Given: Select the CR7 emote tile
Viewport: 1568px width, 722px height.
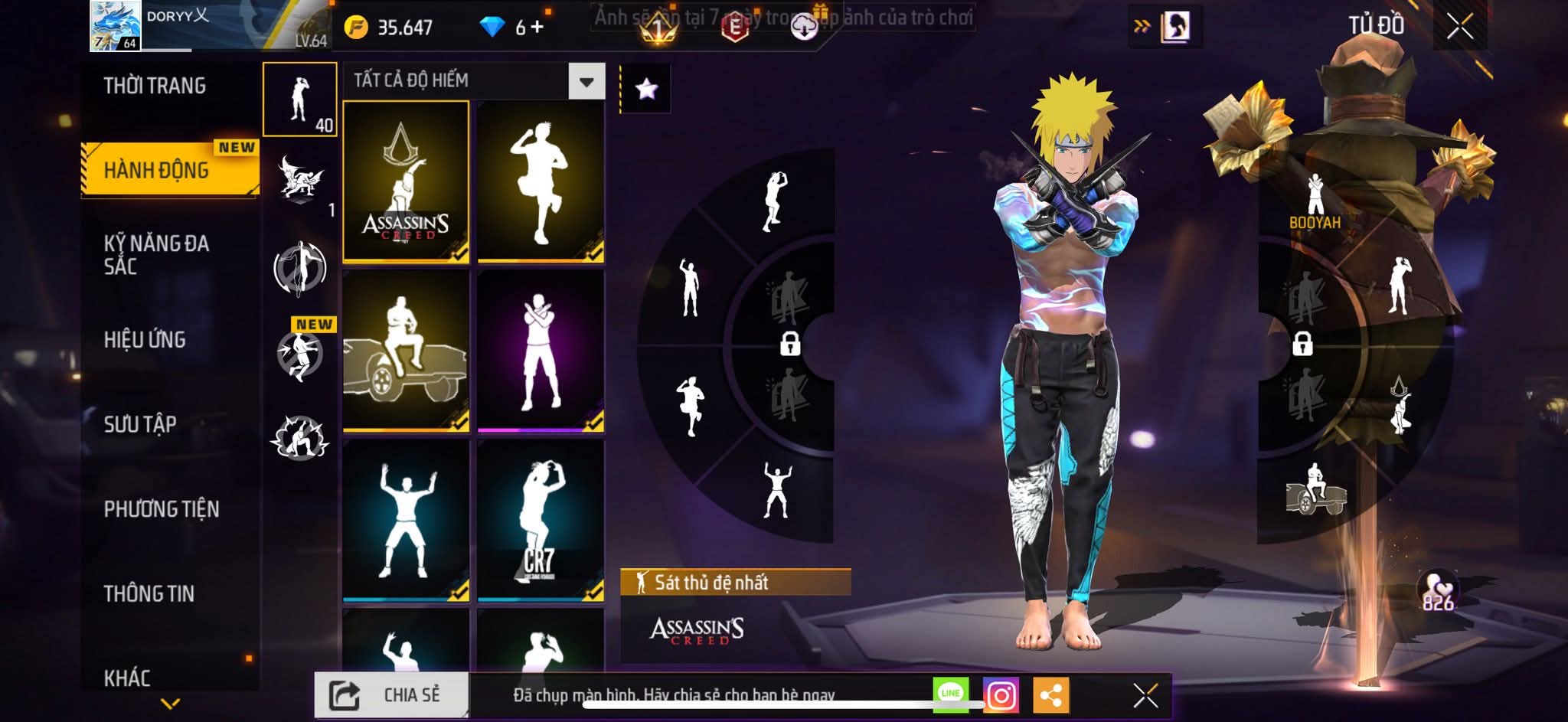Looking at the screenshot, I should tap(541, 520).
